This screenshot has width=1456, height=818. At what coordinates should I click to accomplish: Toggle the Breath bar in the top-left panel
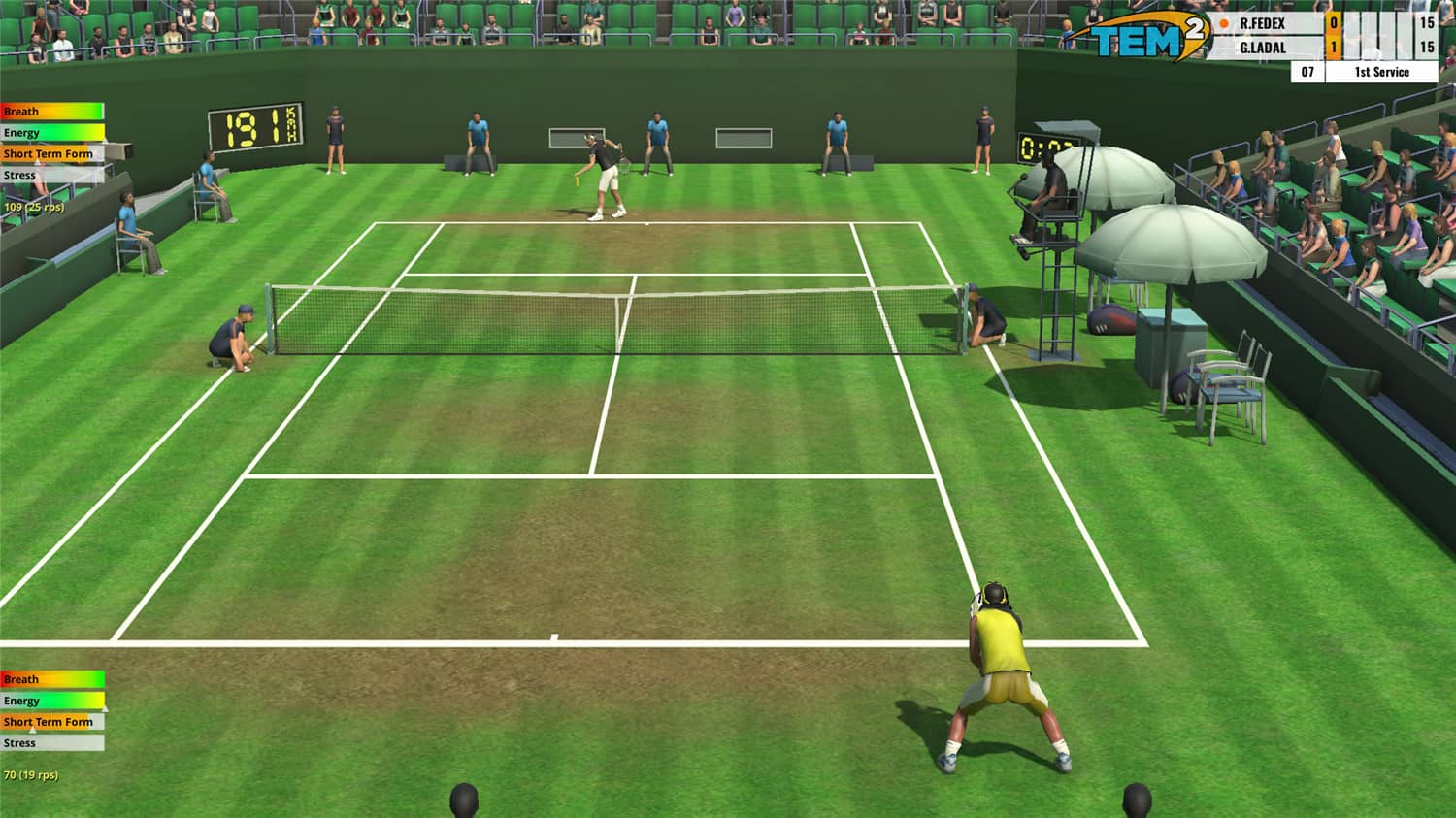click(x=53, y=111)
